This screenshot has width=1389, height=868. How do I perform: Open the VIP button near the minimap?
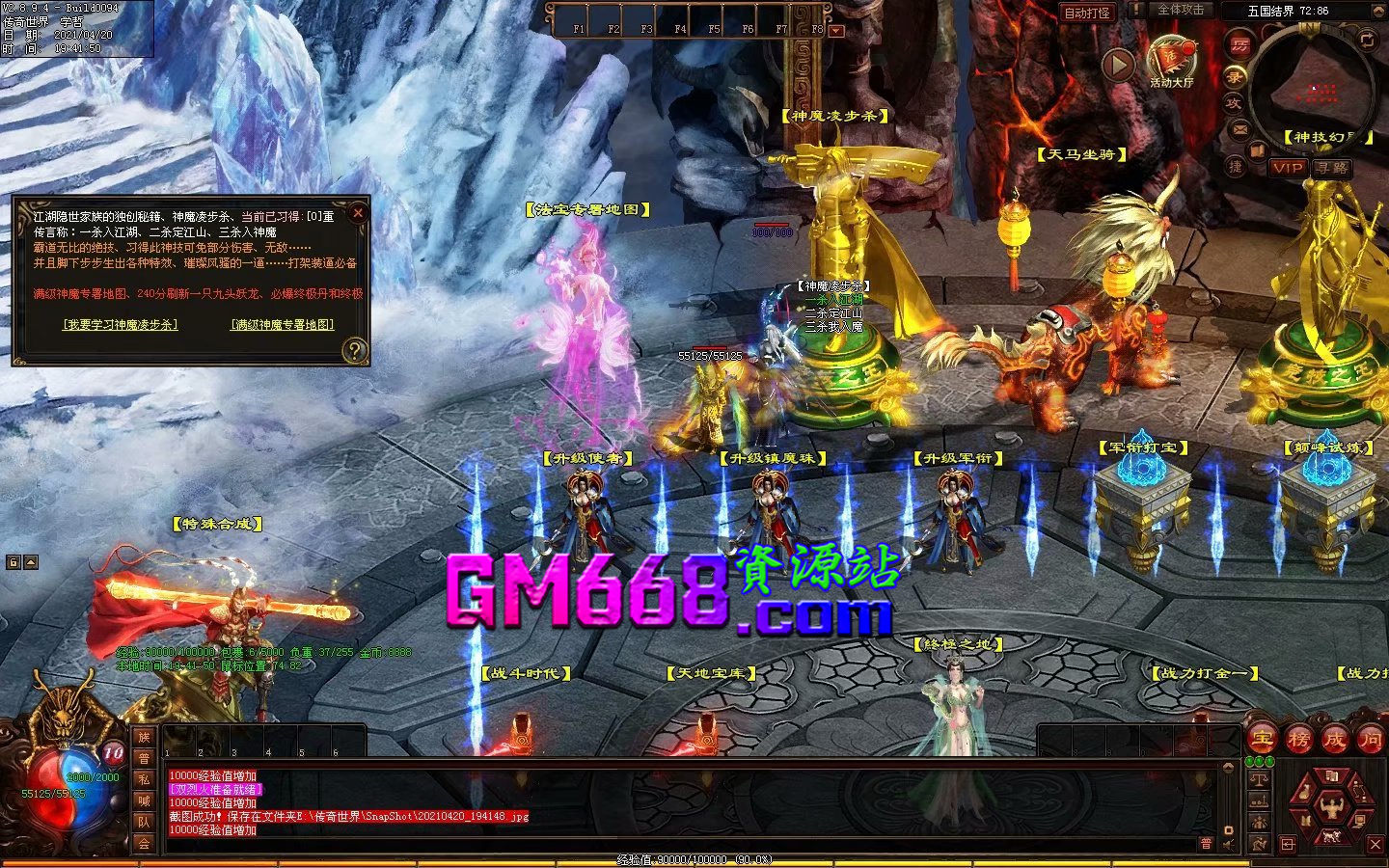1288,168
